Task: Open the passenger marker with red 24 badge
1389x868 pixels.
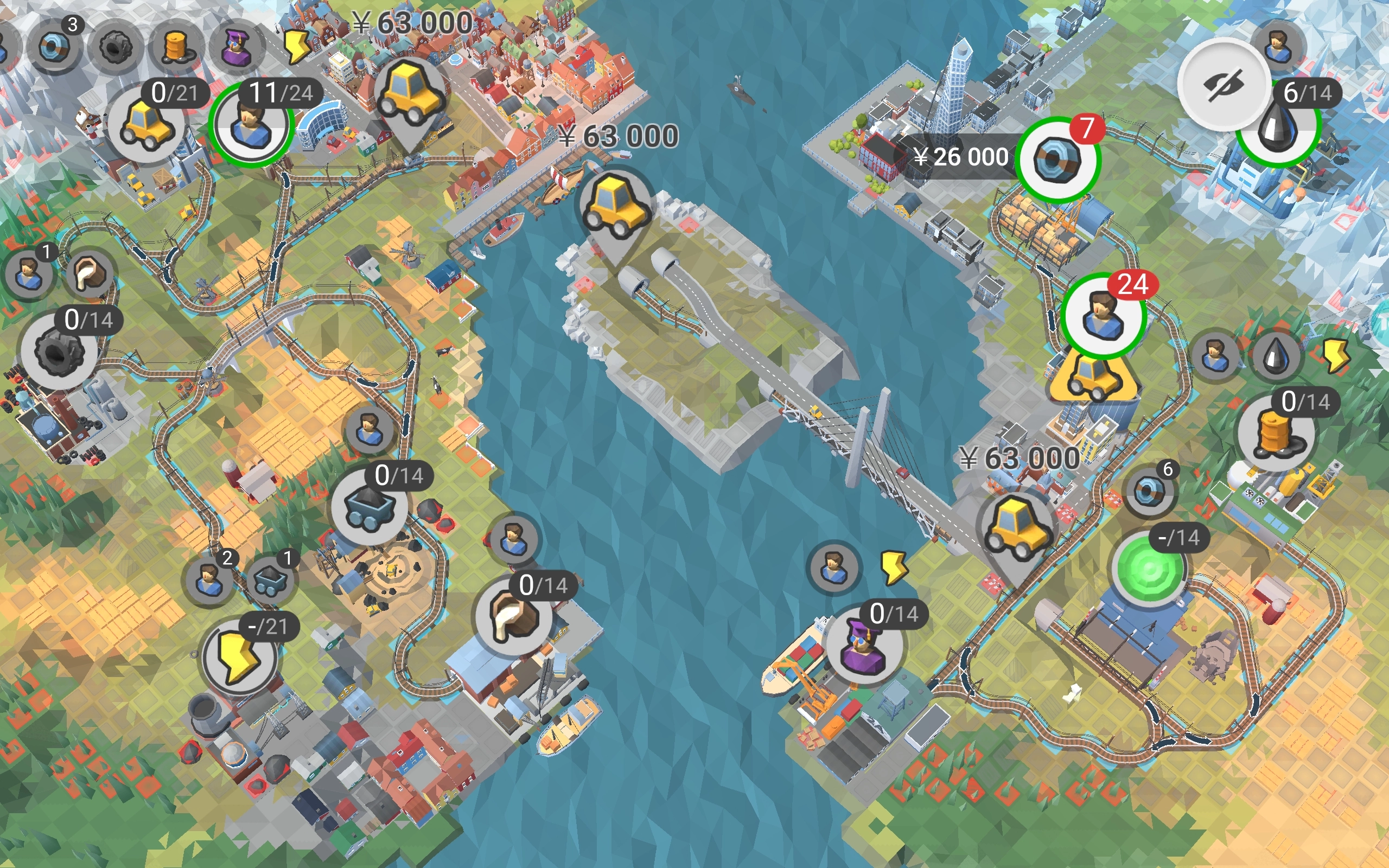Action: [1103, 315]
